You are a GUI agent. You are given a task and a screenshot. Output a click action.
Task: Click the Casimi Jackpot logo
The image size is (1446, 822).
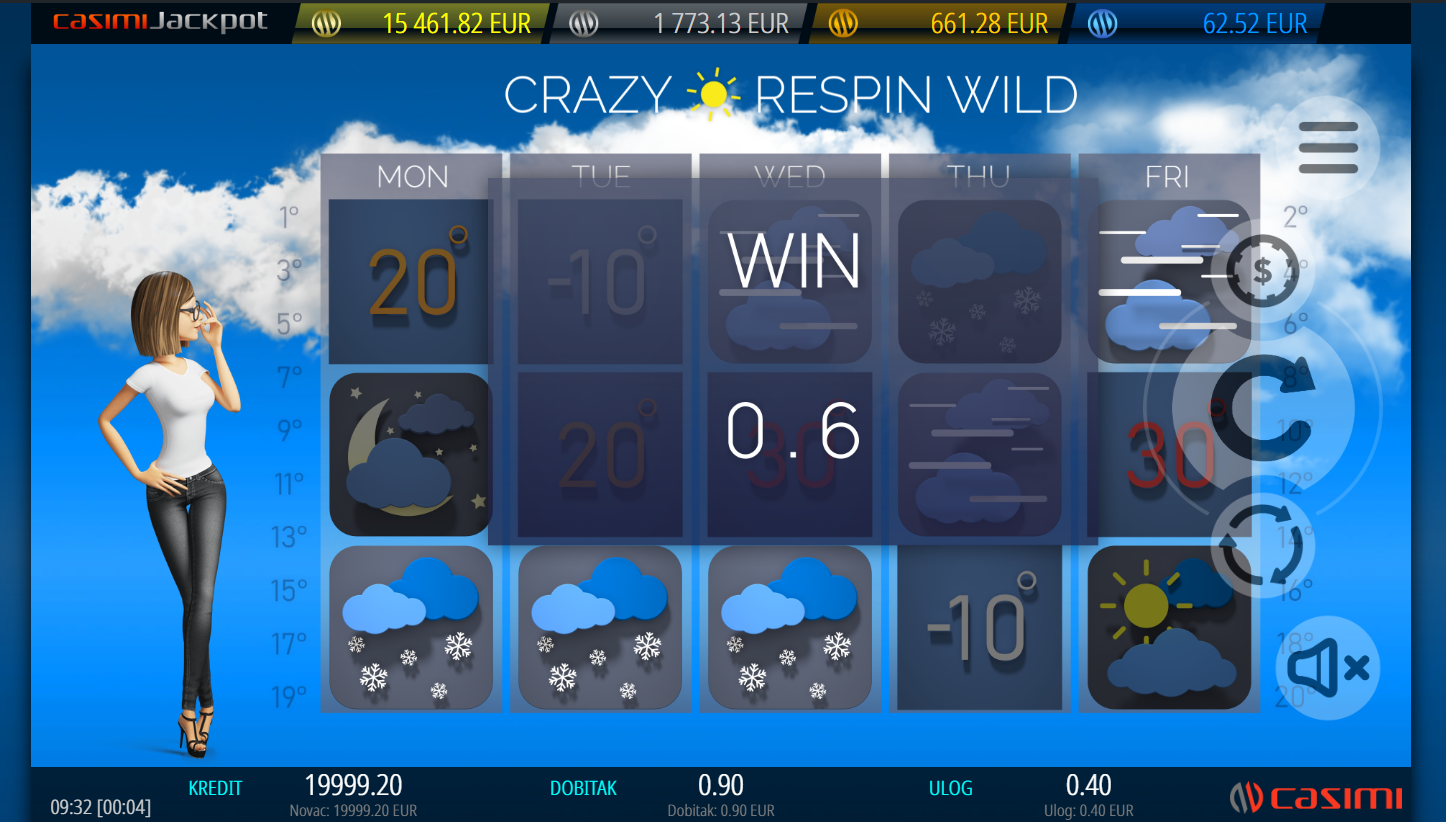tap(160, 22)
